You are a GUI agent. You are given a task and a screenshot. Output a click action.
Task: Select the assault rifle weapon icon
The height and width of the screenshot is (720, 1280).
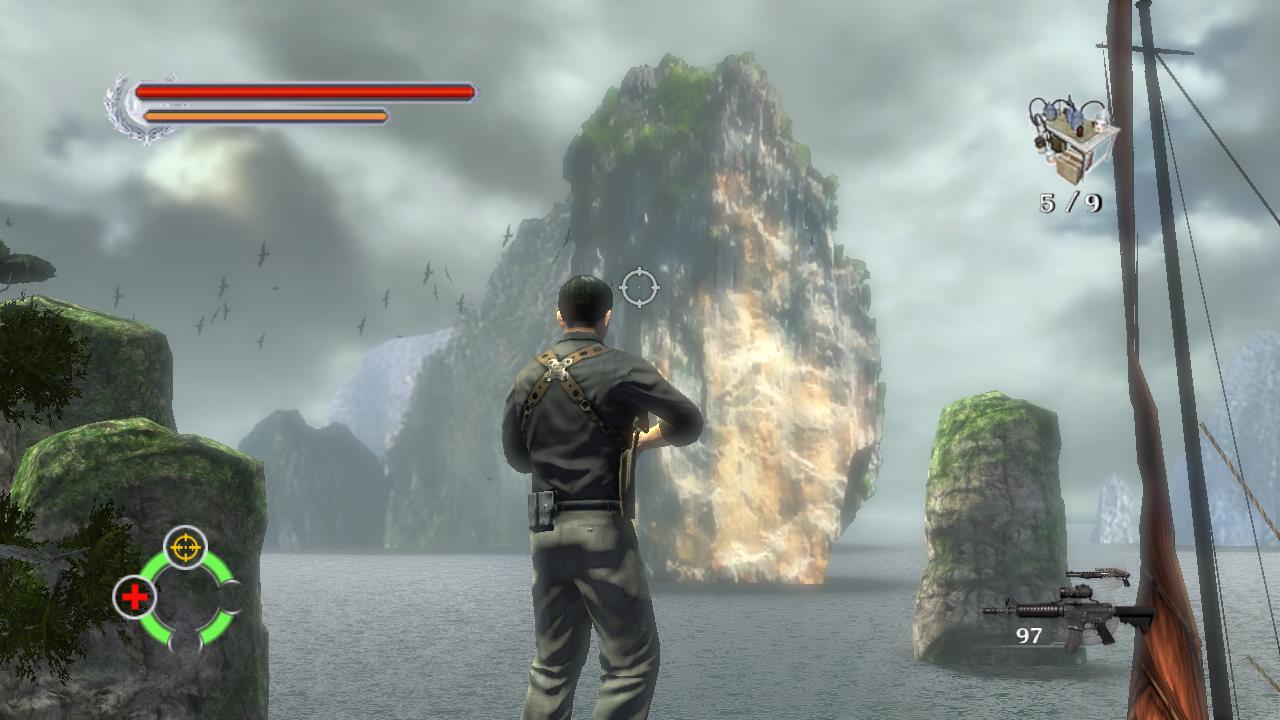coord(1068,614)
